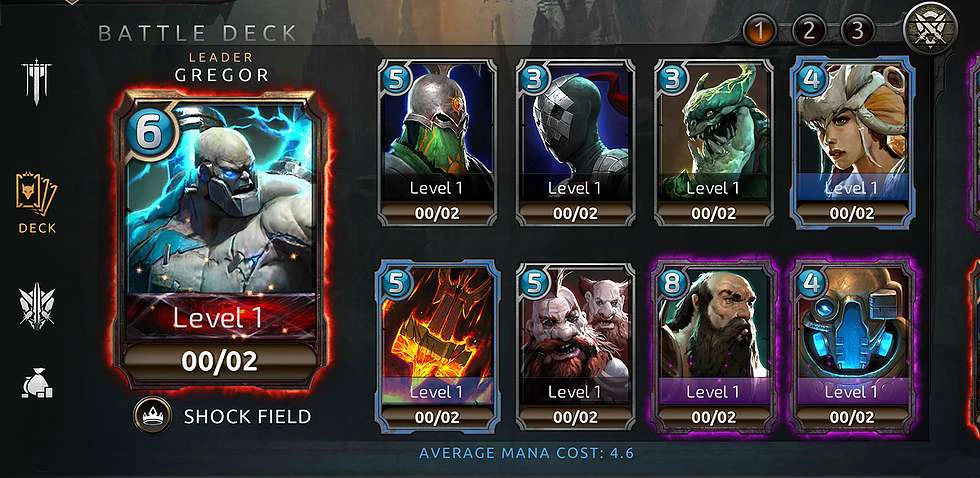Open the tower icon in sidebar
Viewport: 980px width, 478px height.
[37, 84]
